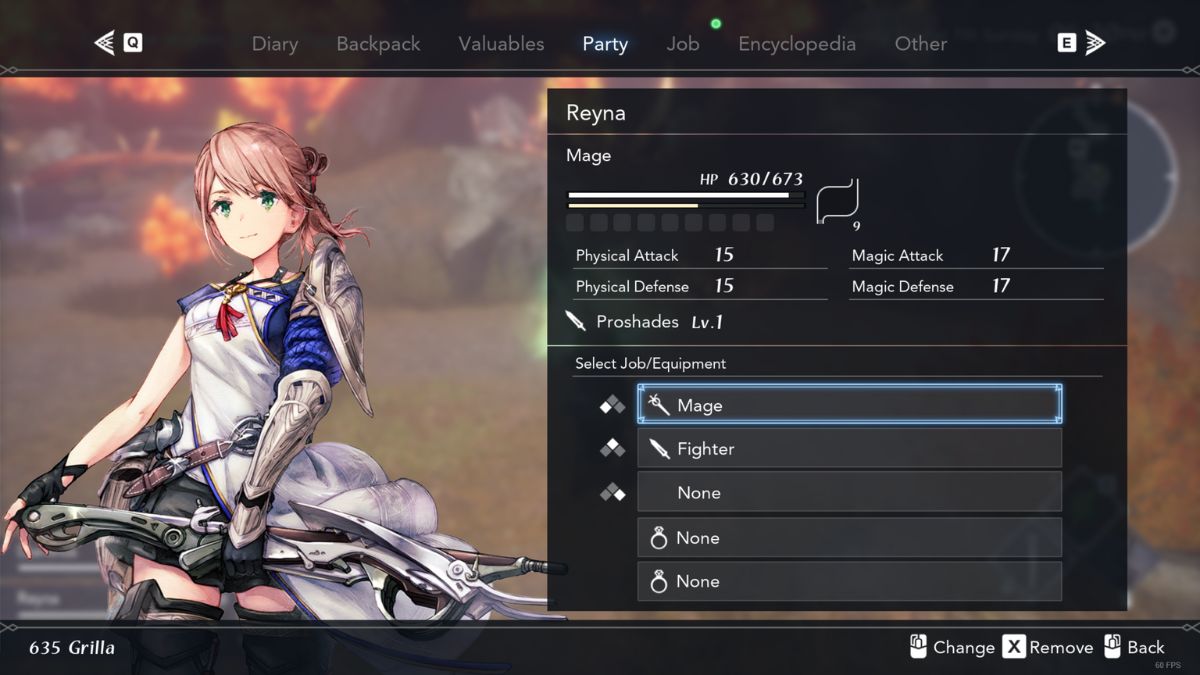The width and height of the screenshot is (1200, 675).
Task: Select the Mage job slot
Action: click(x=849, y=405)
